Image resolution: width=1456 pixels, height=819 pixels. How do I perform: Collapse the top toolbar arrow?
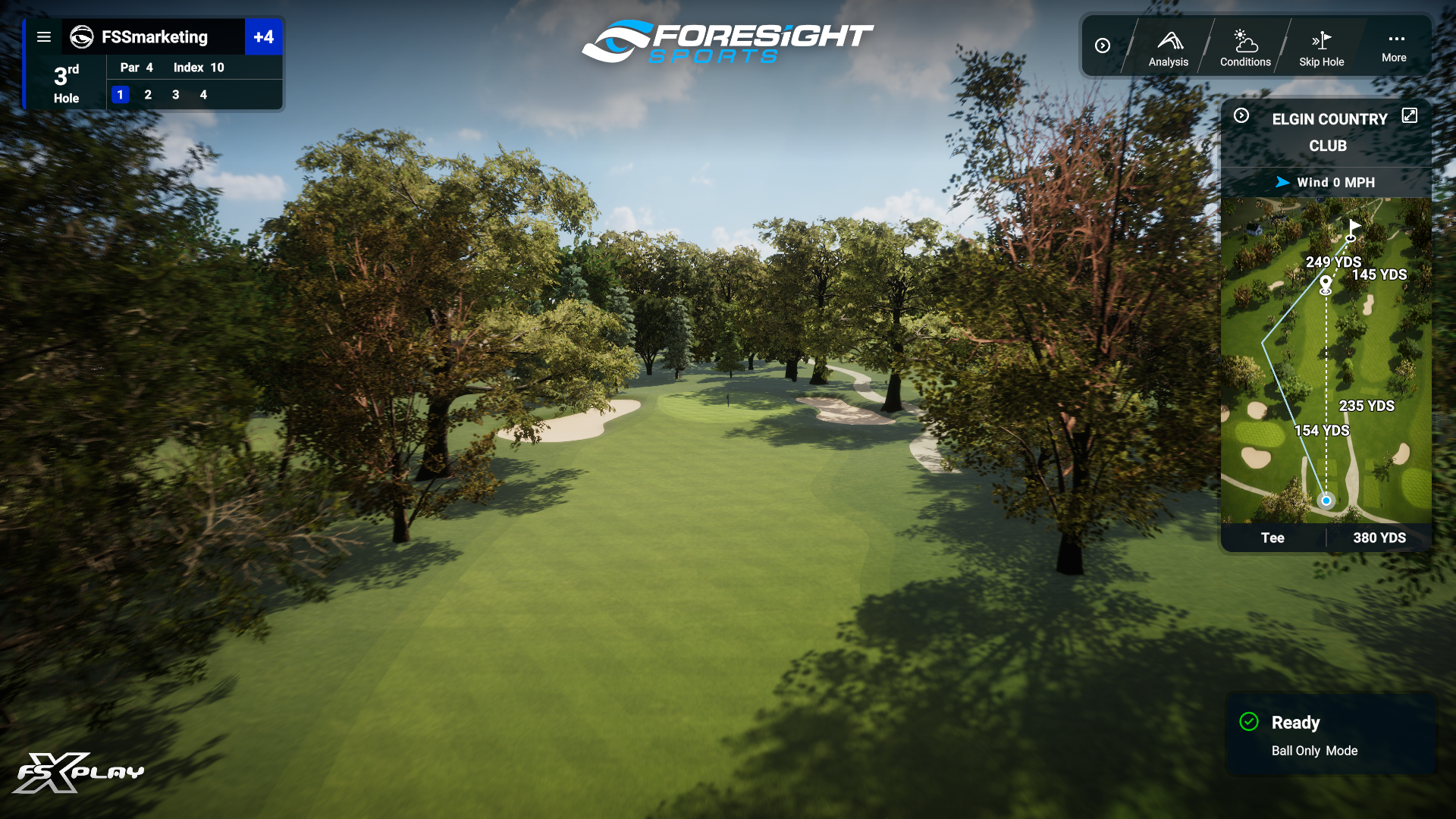tap(1103, 45)
